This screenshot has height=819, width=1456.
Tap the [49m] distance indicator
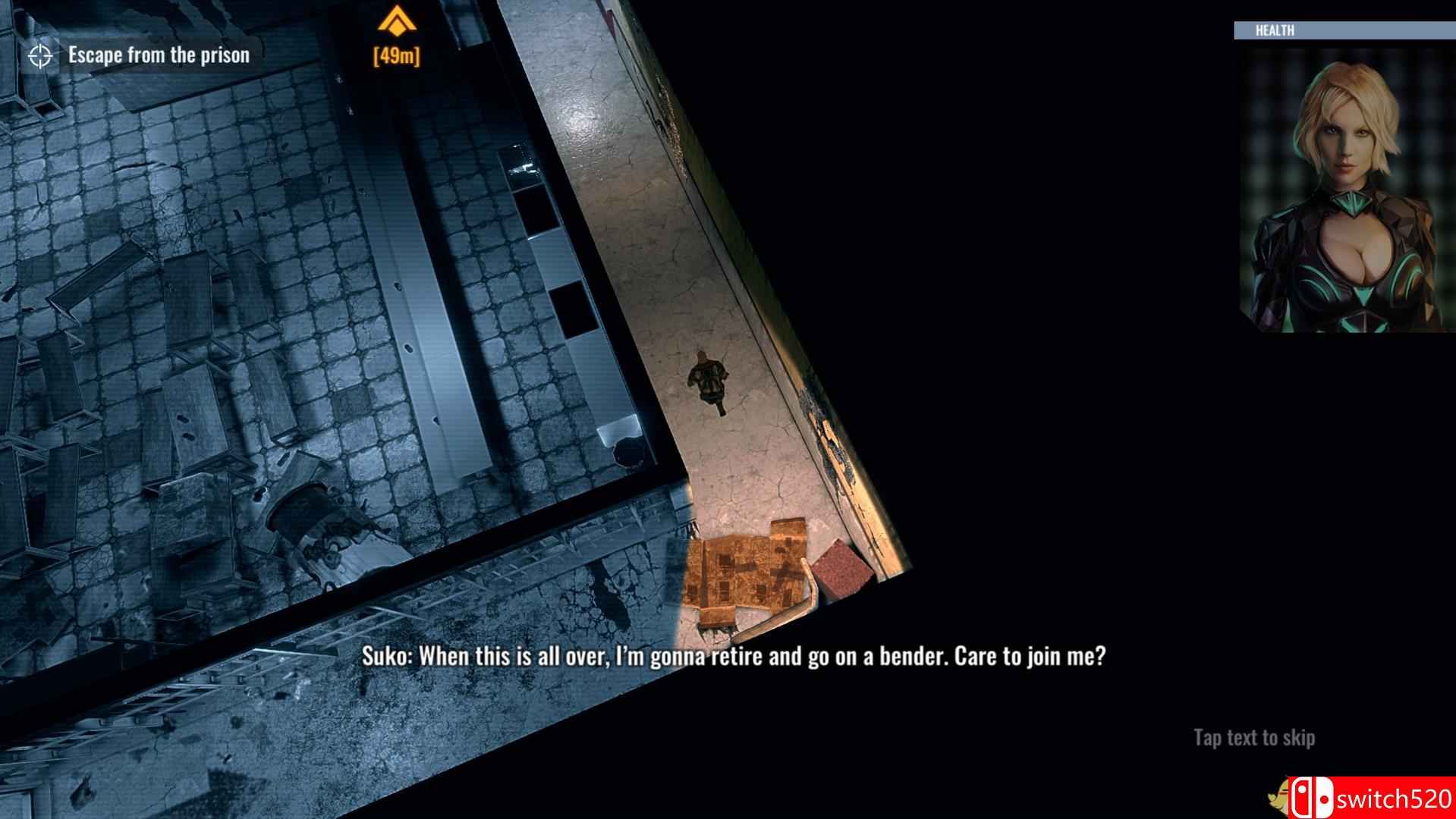[x=396, y=55]
